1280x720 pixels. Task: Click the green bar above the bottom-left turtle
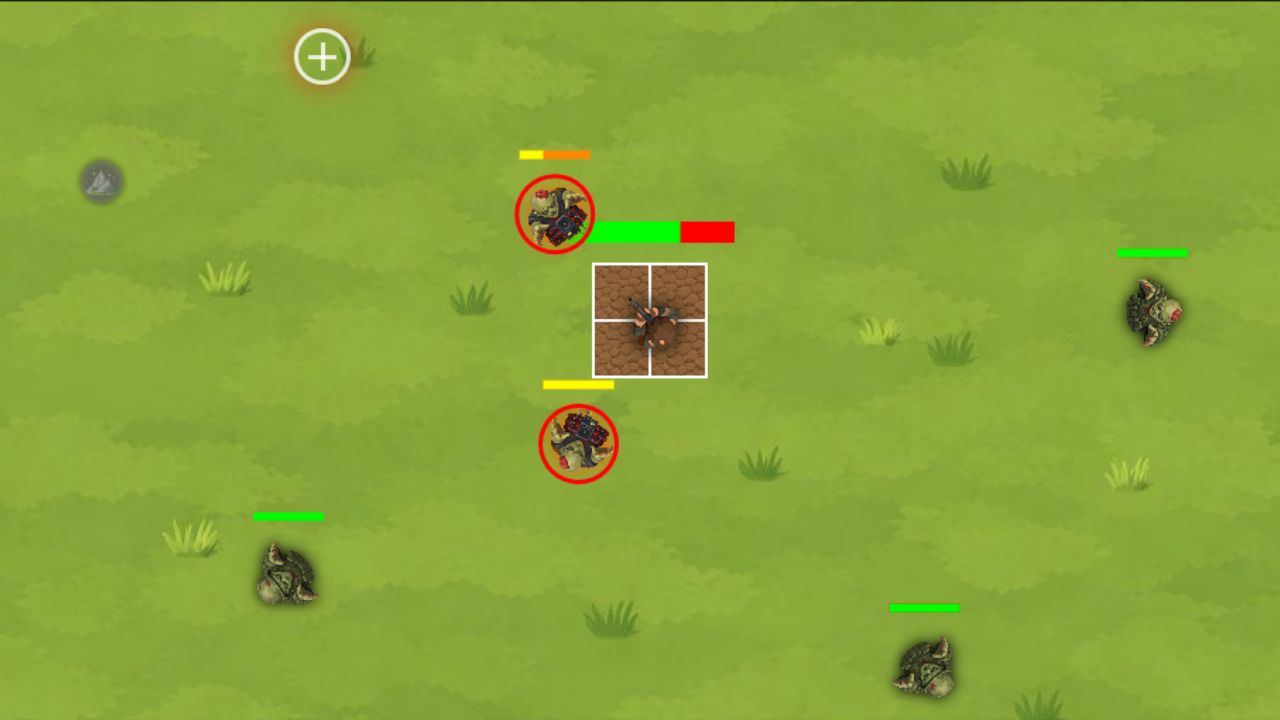coord(288,517)
